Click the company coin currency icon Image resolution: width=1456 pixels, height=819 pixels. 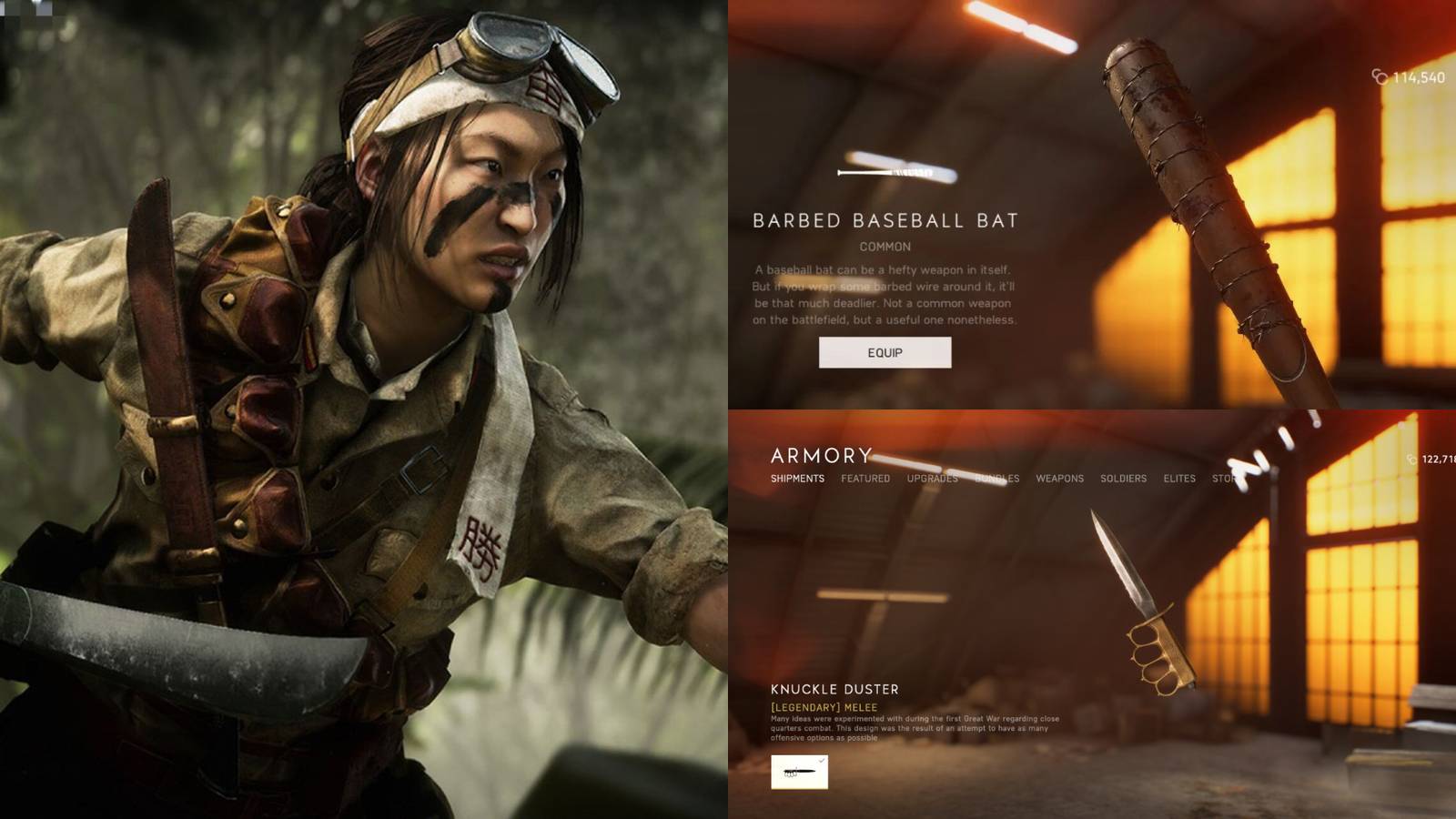pos(1380,76)
